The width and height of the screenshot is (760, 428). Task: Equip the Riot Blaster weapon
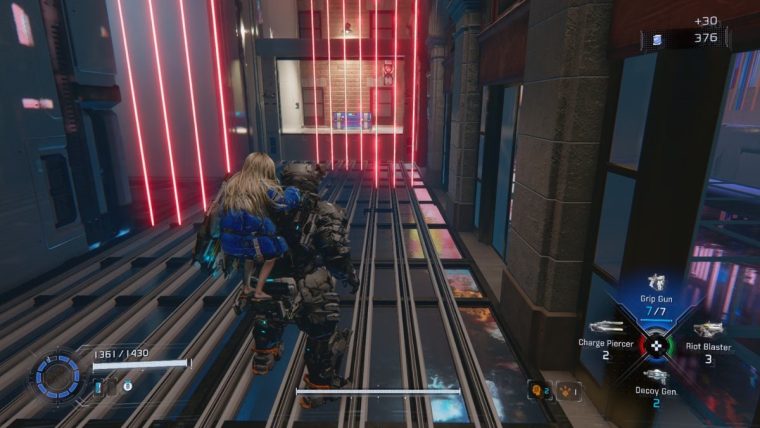click(708, 329)
